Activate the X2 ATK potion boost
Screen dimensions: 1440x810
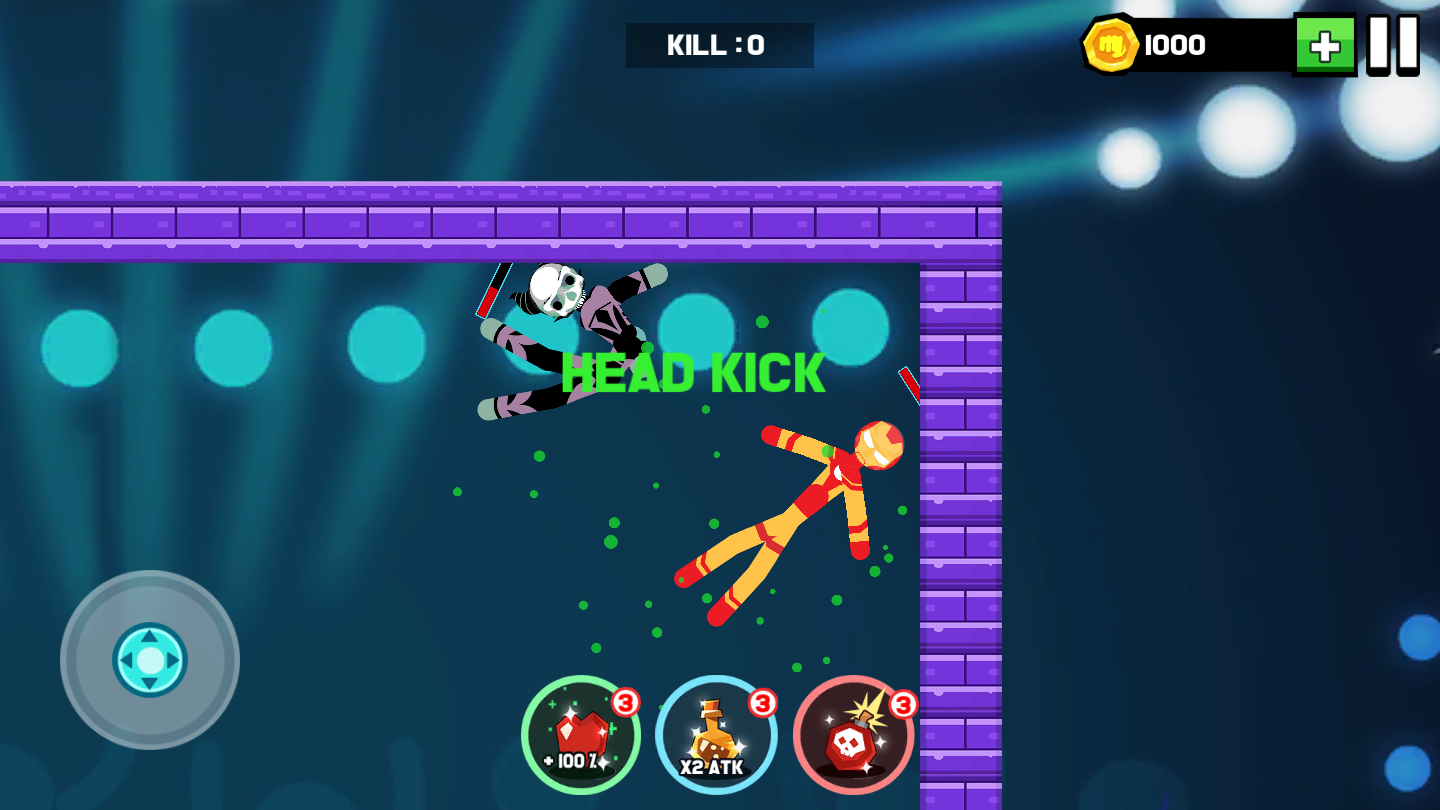coord(716,736)
